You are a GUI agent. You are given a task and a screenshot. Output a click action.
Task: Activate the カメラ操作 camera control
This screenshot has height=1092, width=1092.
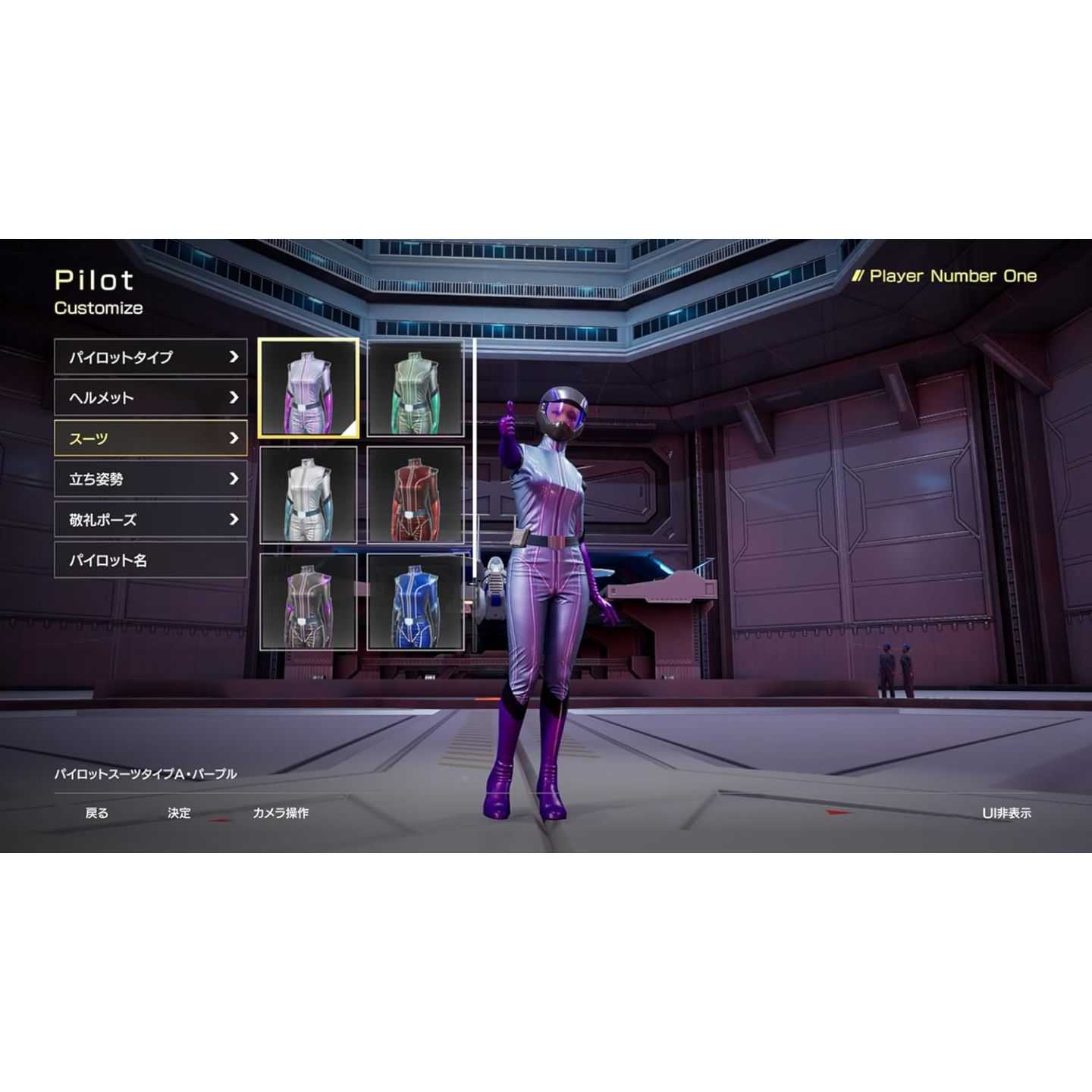(x=280, y=813)
